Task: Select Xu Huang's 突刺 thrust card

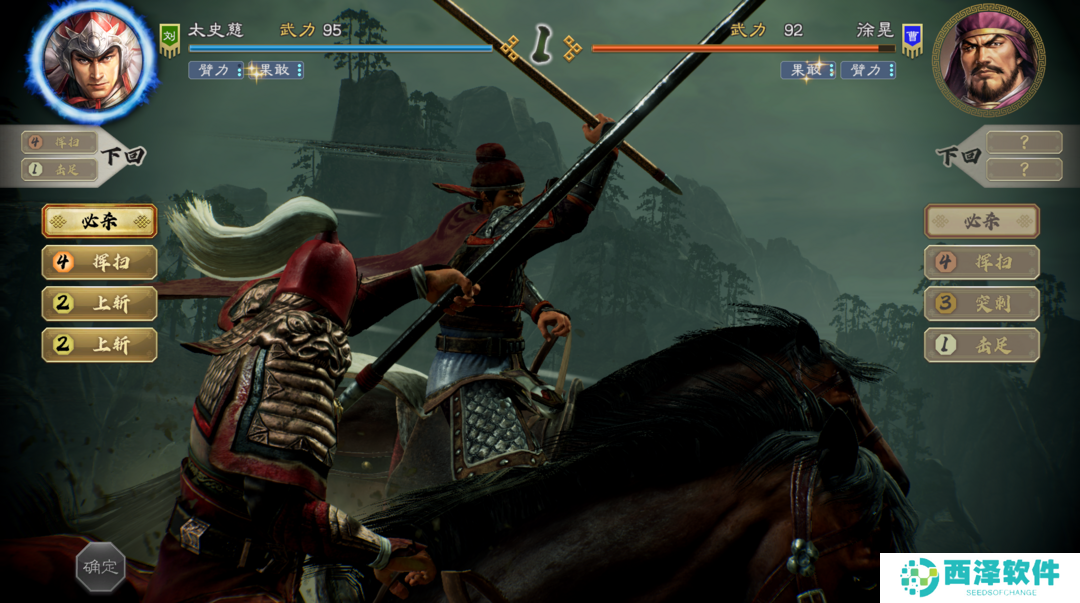Action: [981, 304]
